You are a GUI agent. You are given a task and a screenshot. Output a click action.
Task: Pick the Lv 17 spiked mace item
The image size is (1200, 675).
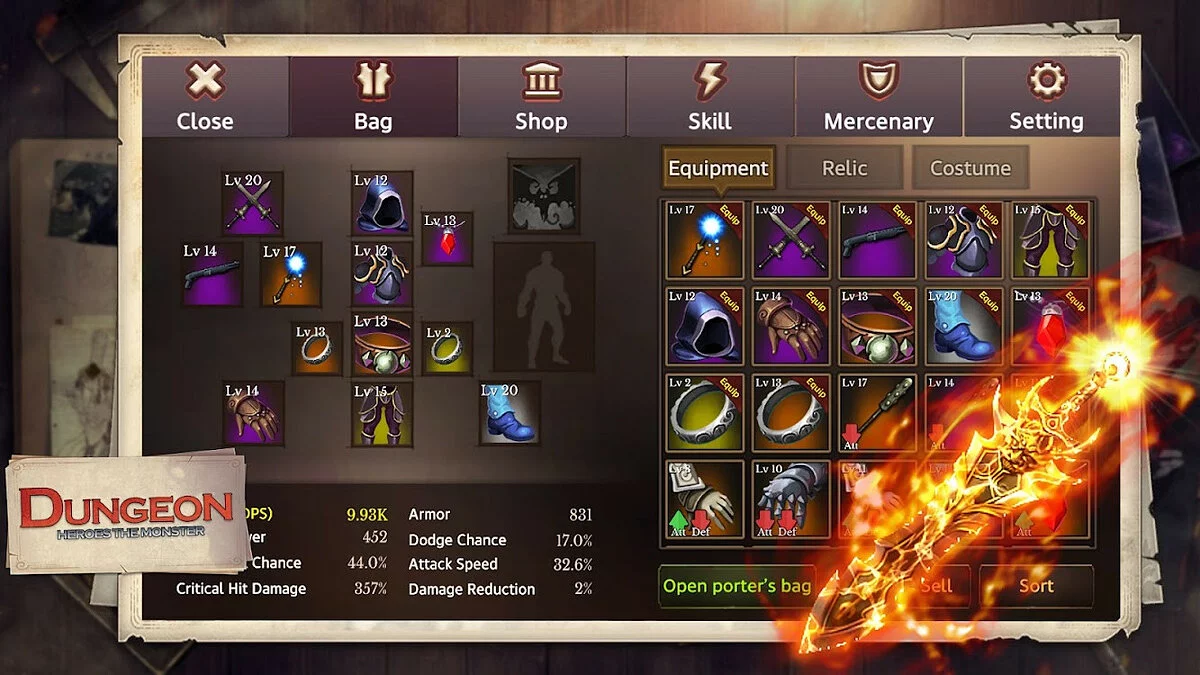(x=877, y=412)
